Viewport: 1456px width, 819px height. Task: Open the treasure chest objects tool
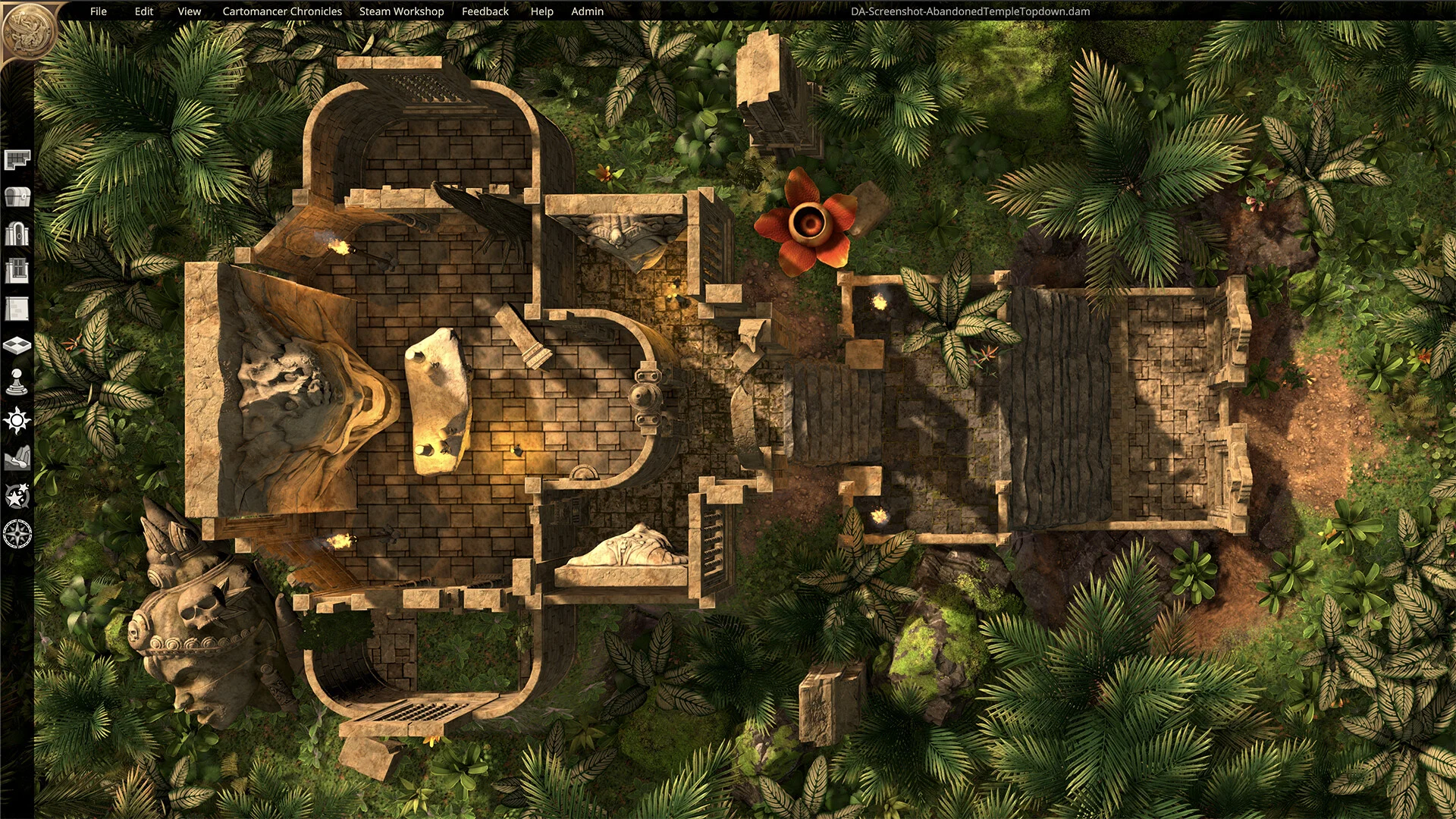17,196
